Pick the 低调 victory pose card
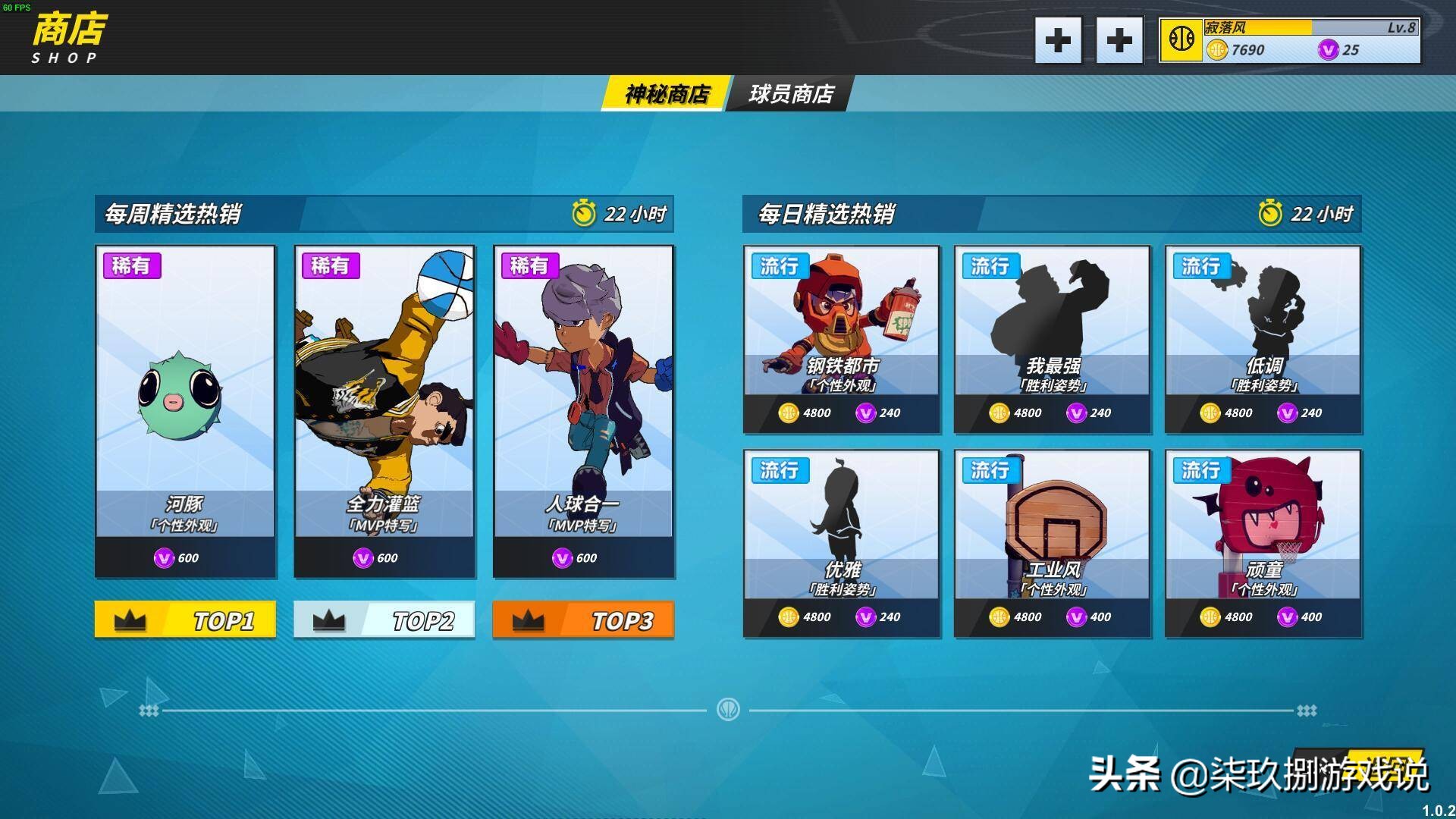 (x=1263, y=339)
